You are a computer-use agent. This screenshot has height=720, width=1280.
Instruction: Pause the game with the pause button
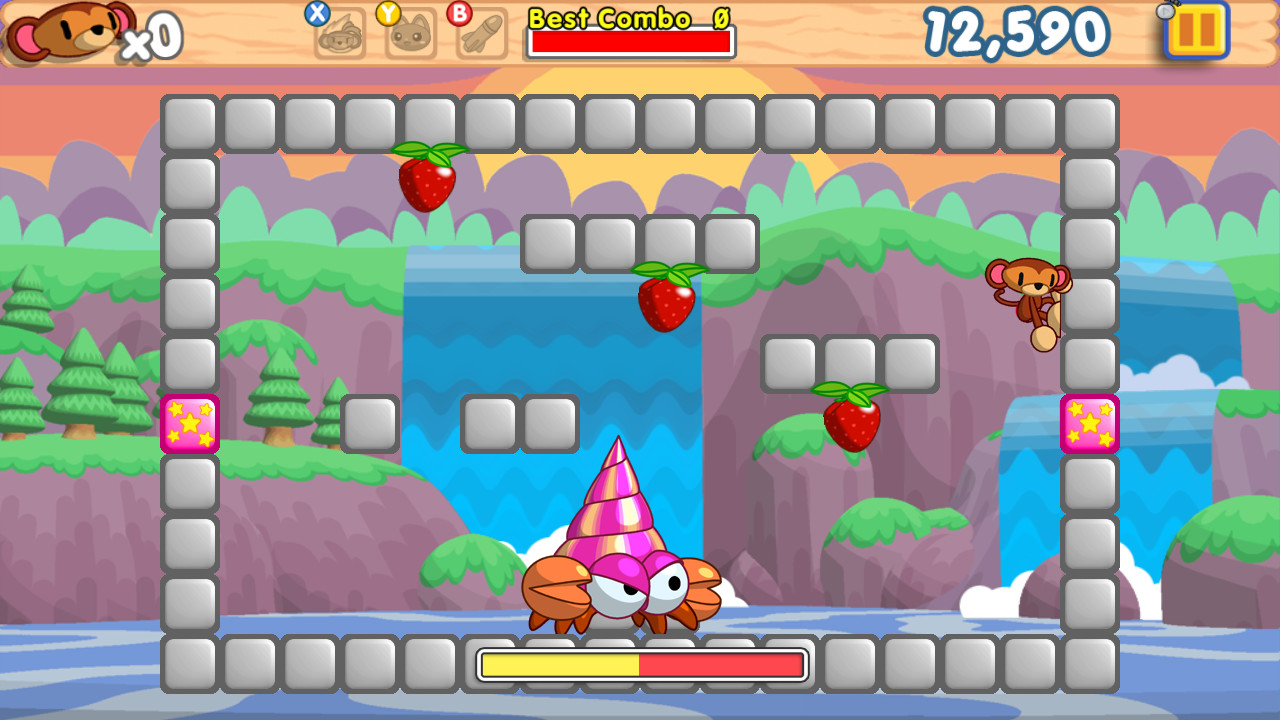(1196, 33)
